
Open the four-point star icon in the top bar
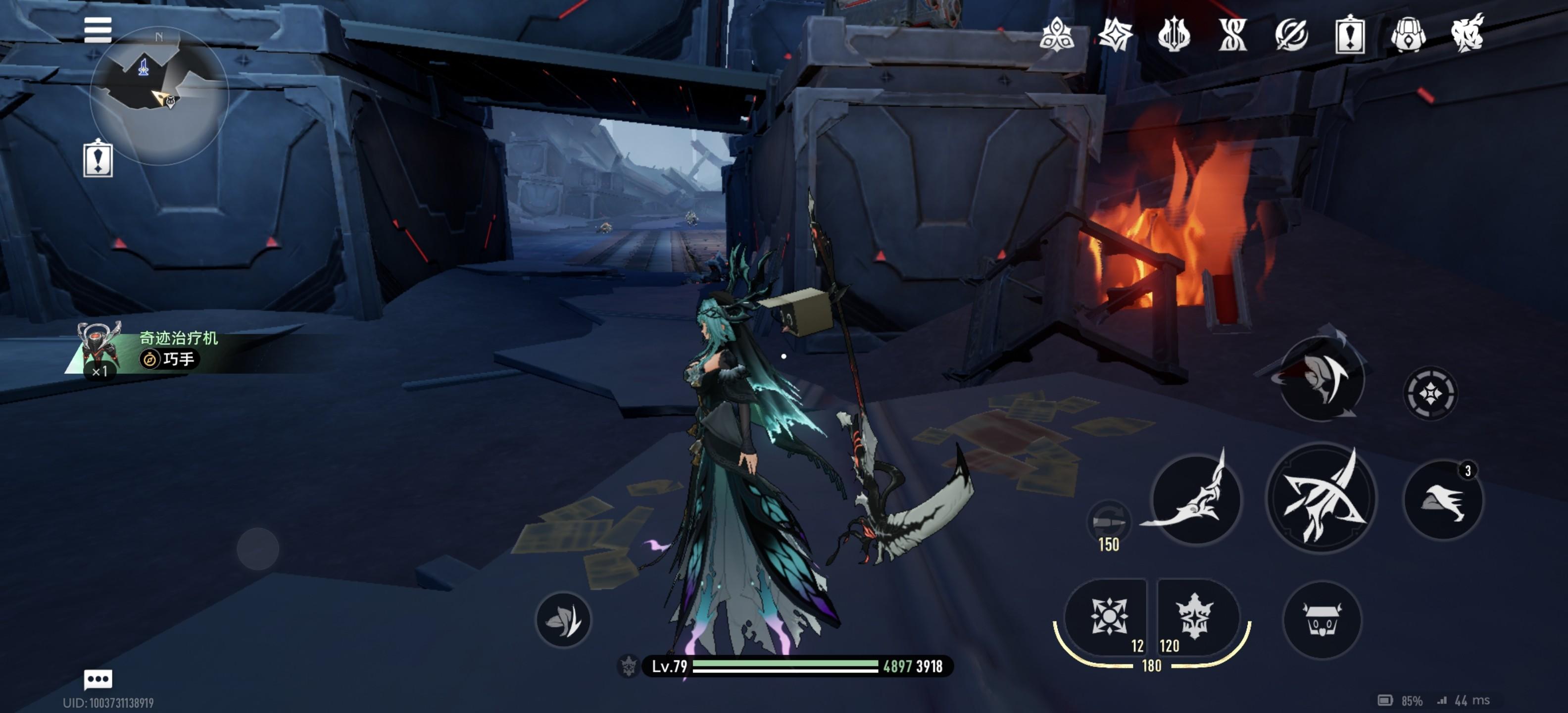point(1115,35)
